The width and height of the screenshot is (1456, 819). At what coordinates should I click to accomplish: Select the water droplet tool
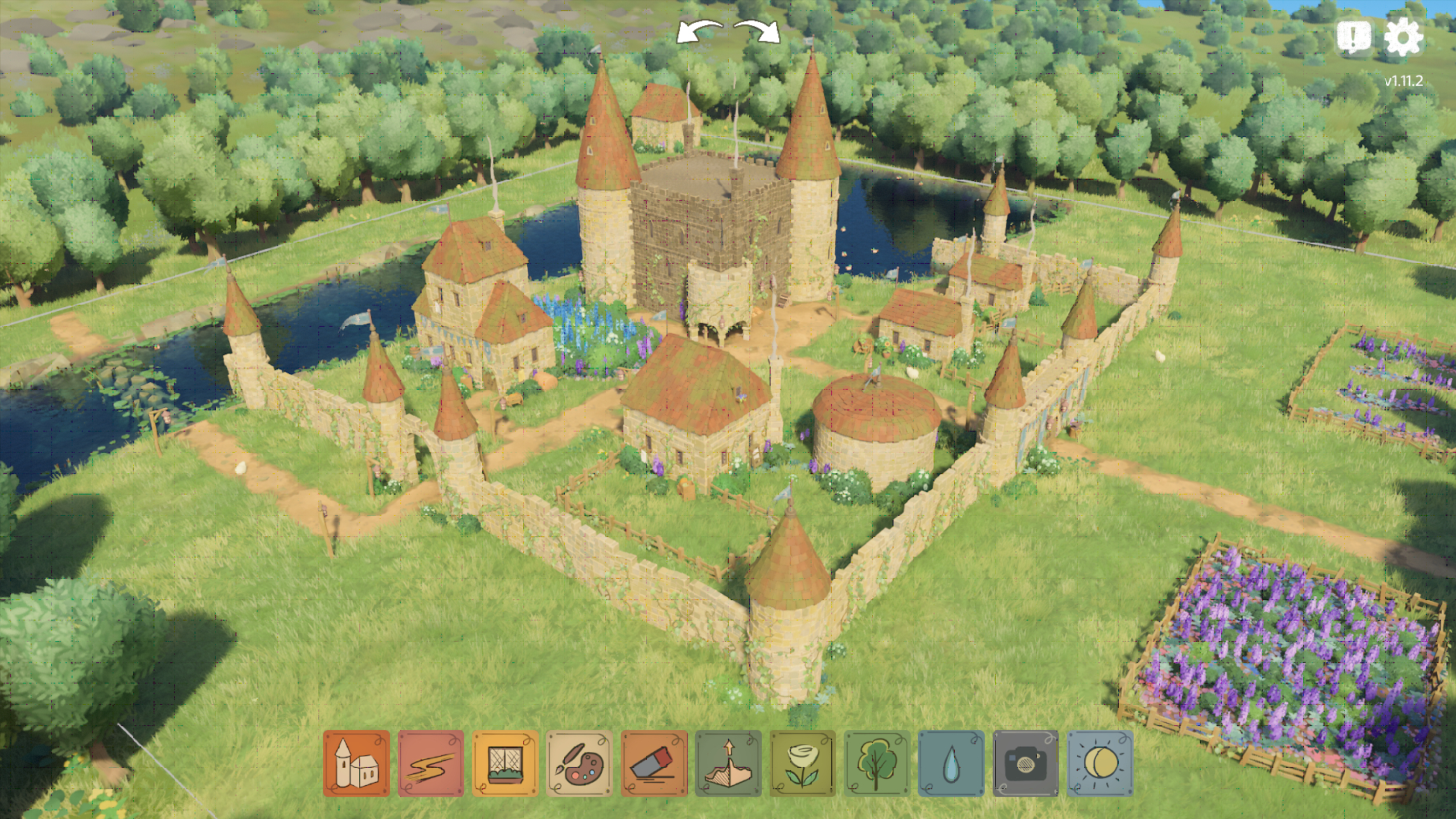(x=951, y=763)
